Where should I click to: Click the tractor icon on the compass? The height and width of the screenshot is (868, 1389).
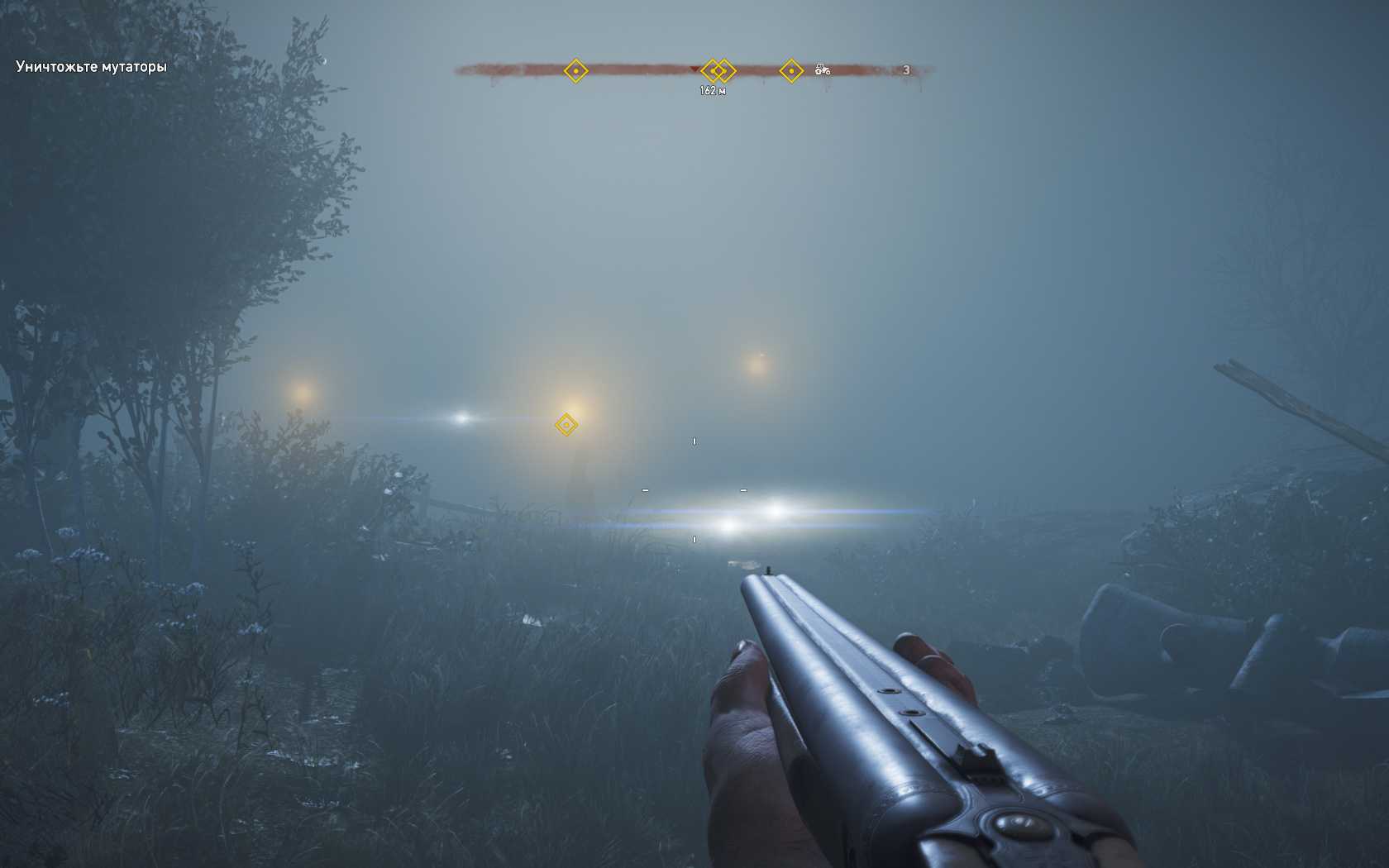[822, 70]
